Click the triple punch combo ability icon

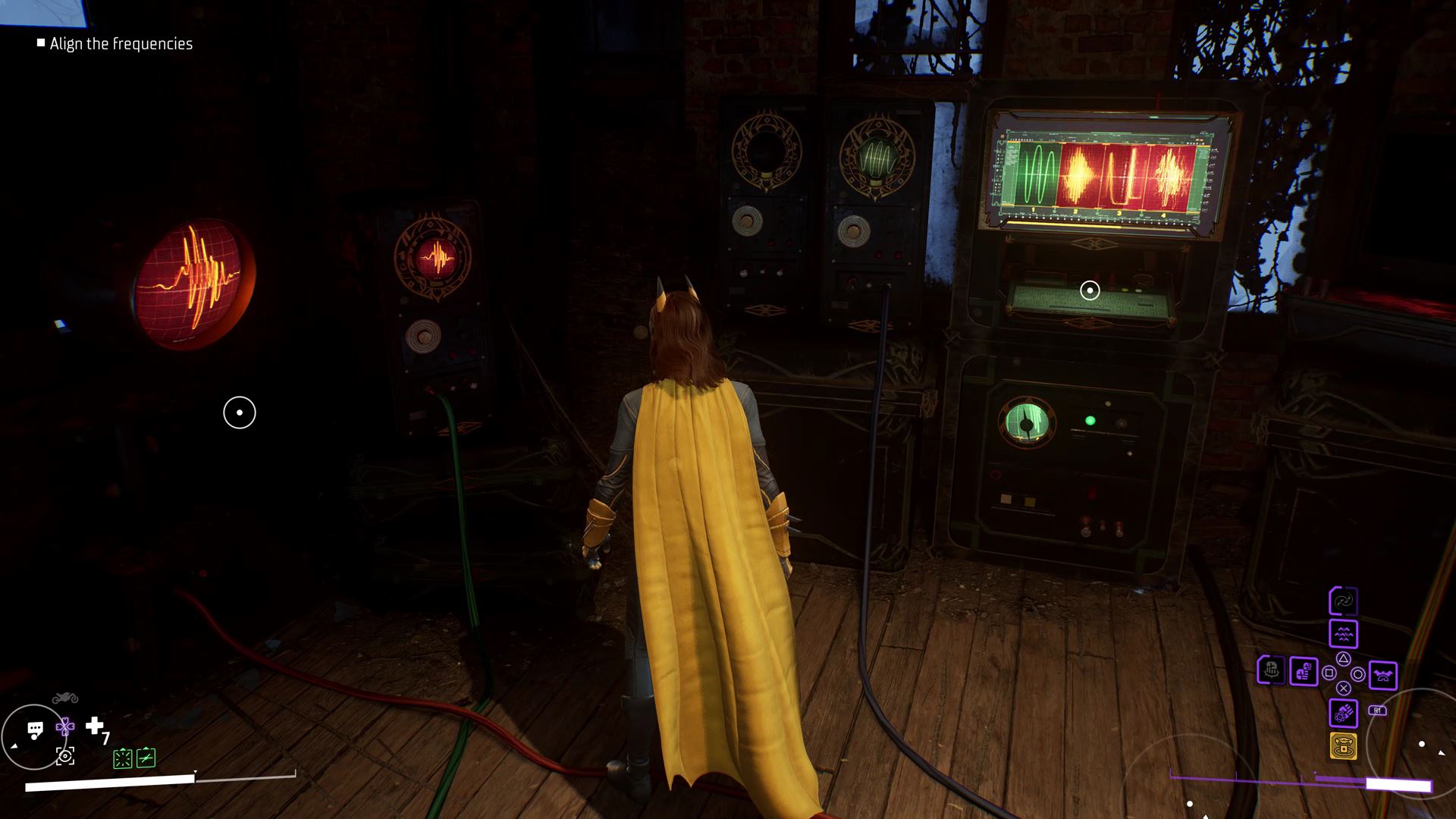pyautogui.click(x=1304, y=673)
